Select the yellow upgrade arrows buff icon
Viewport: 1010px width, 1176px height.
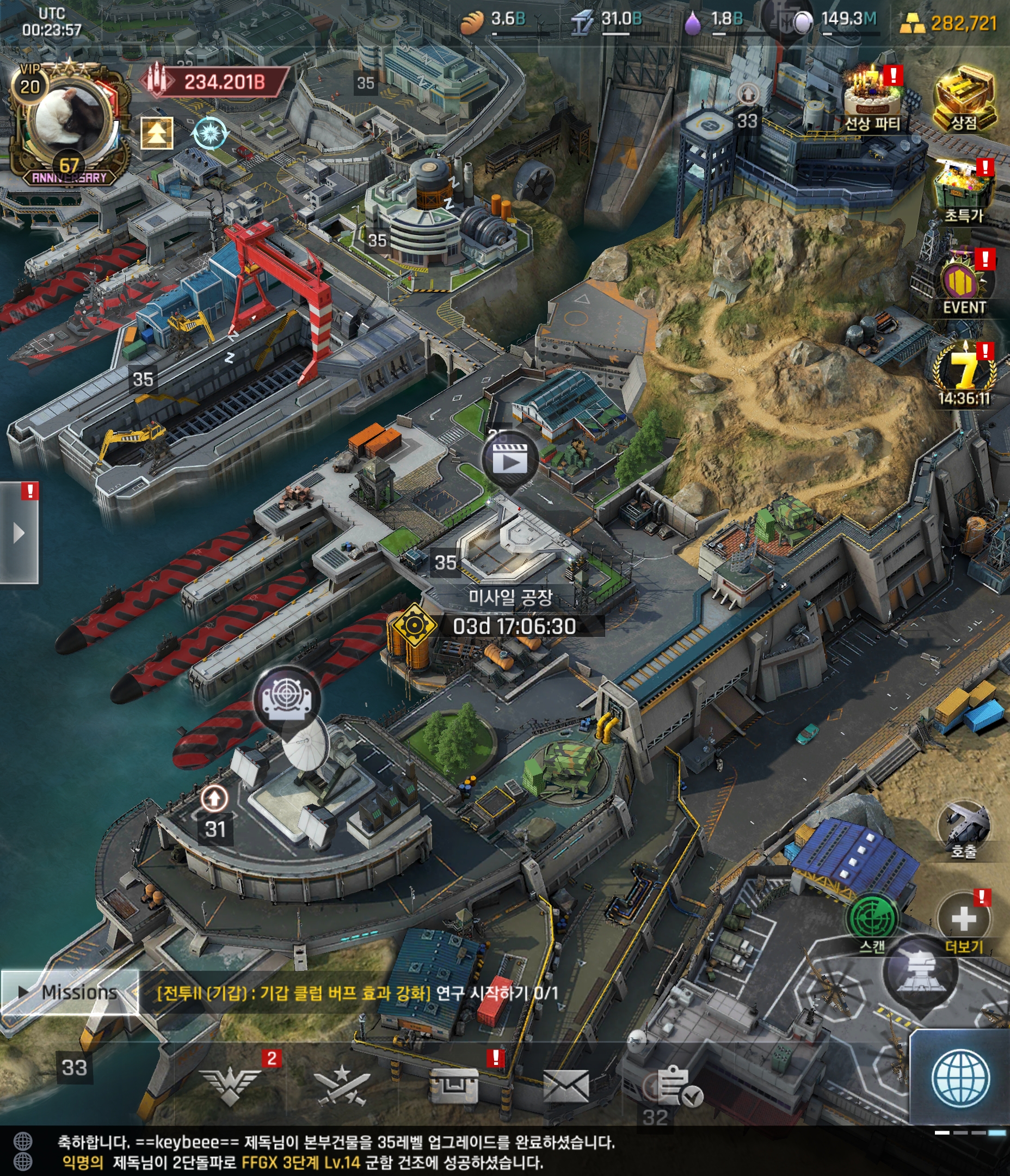(157, 133)
